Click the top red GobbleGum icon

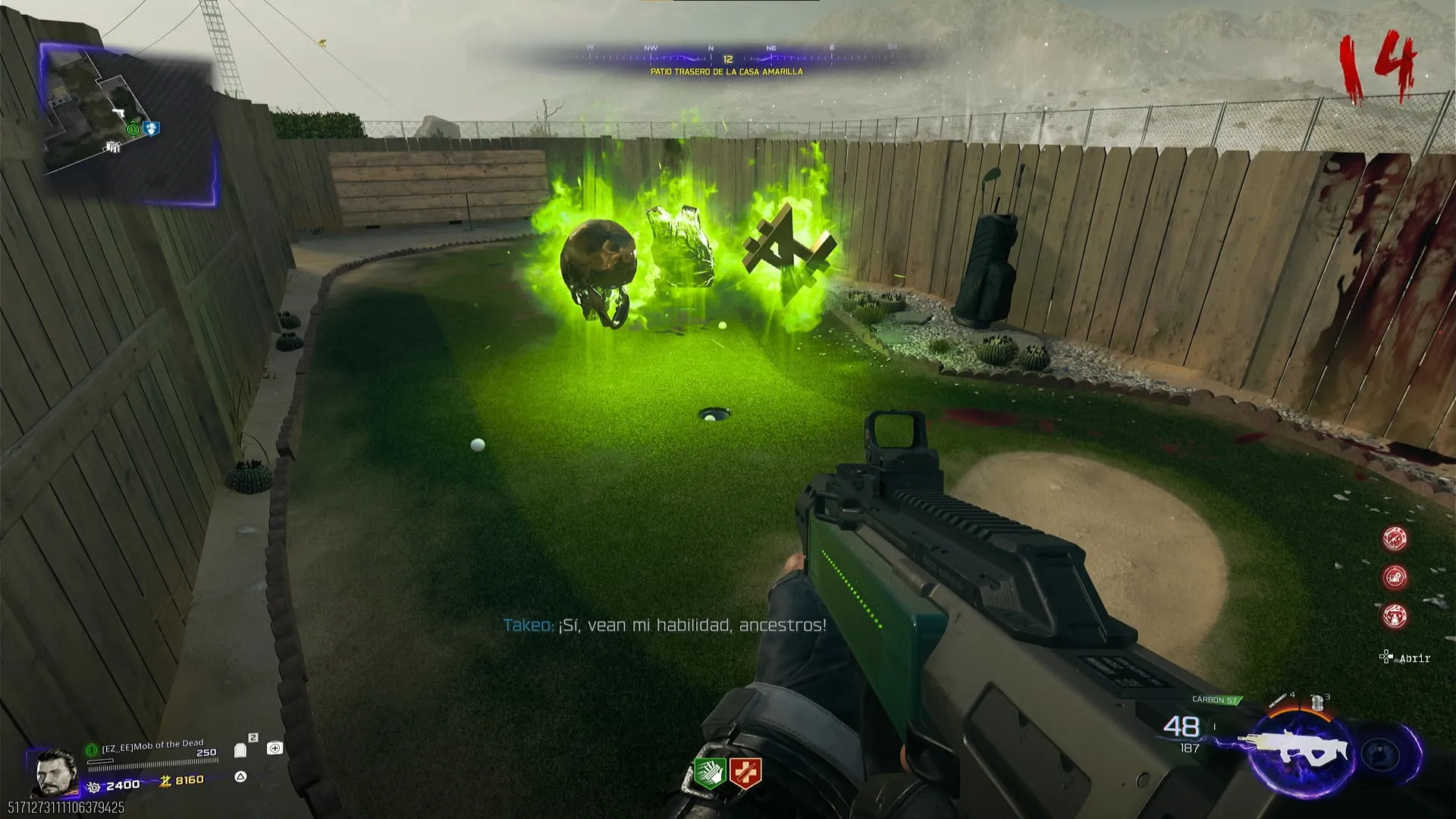[1394, 538]
